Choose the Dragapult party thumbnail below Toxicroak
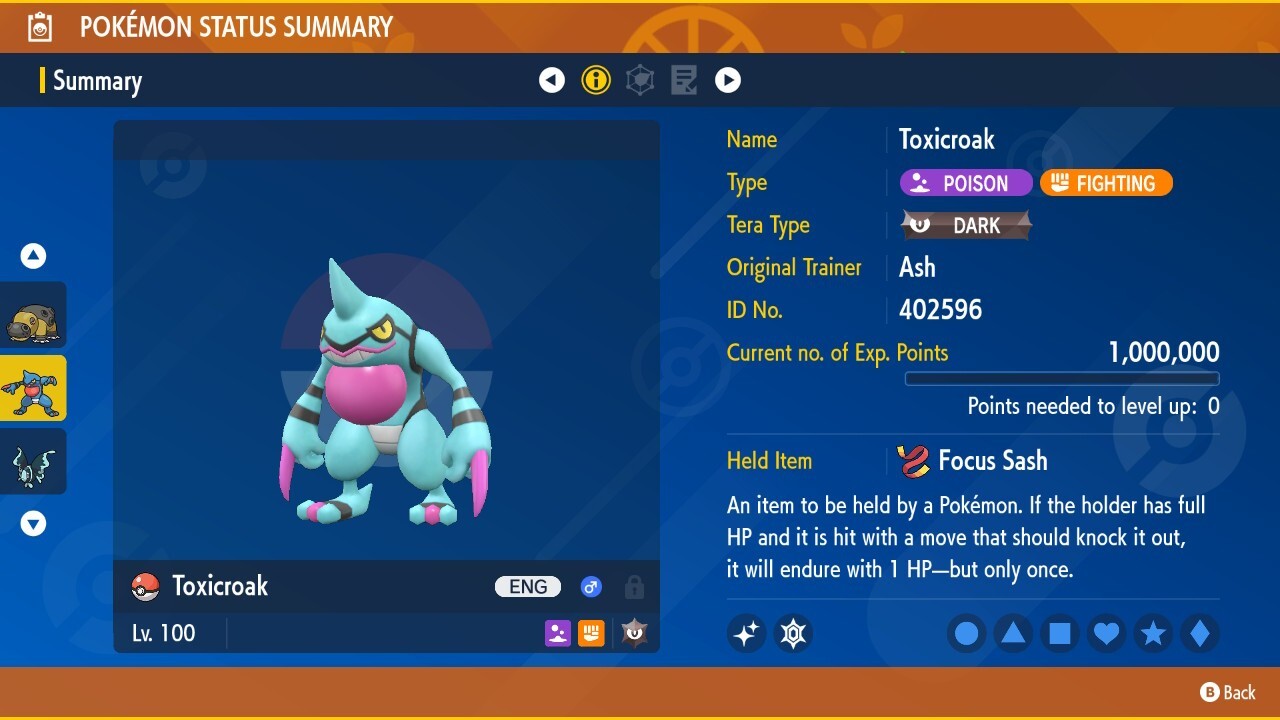Image resolution: width=1280 pixels, height=720 pixels. point(33,461)
